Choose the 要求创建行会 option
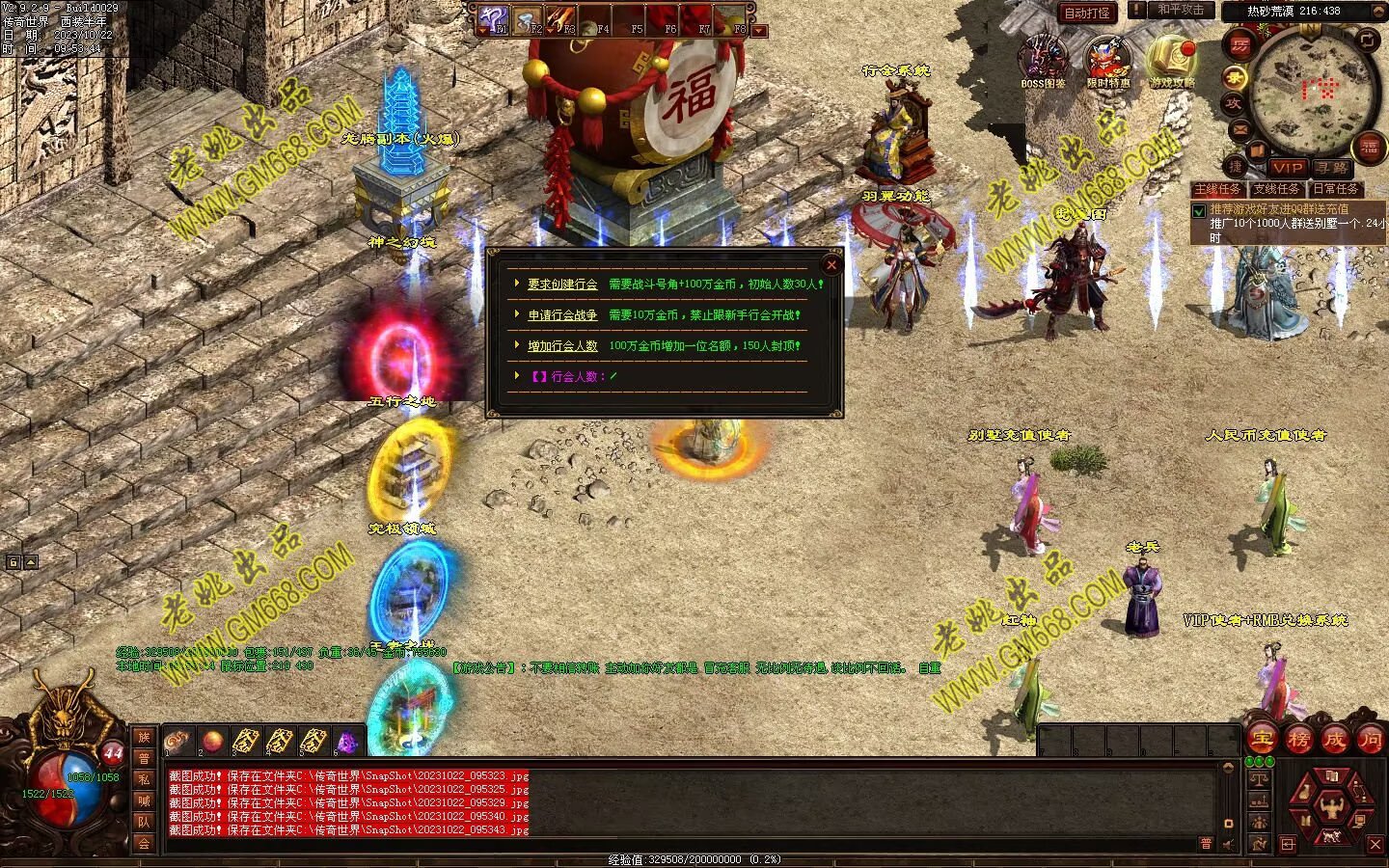The width and height of the screenshot is (1389, 868). [562, 285]
